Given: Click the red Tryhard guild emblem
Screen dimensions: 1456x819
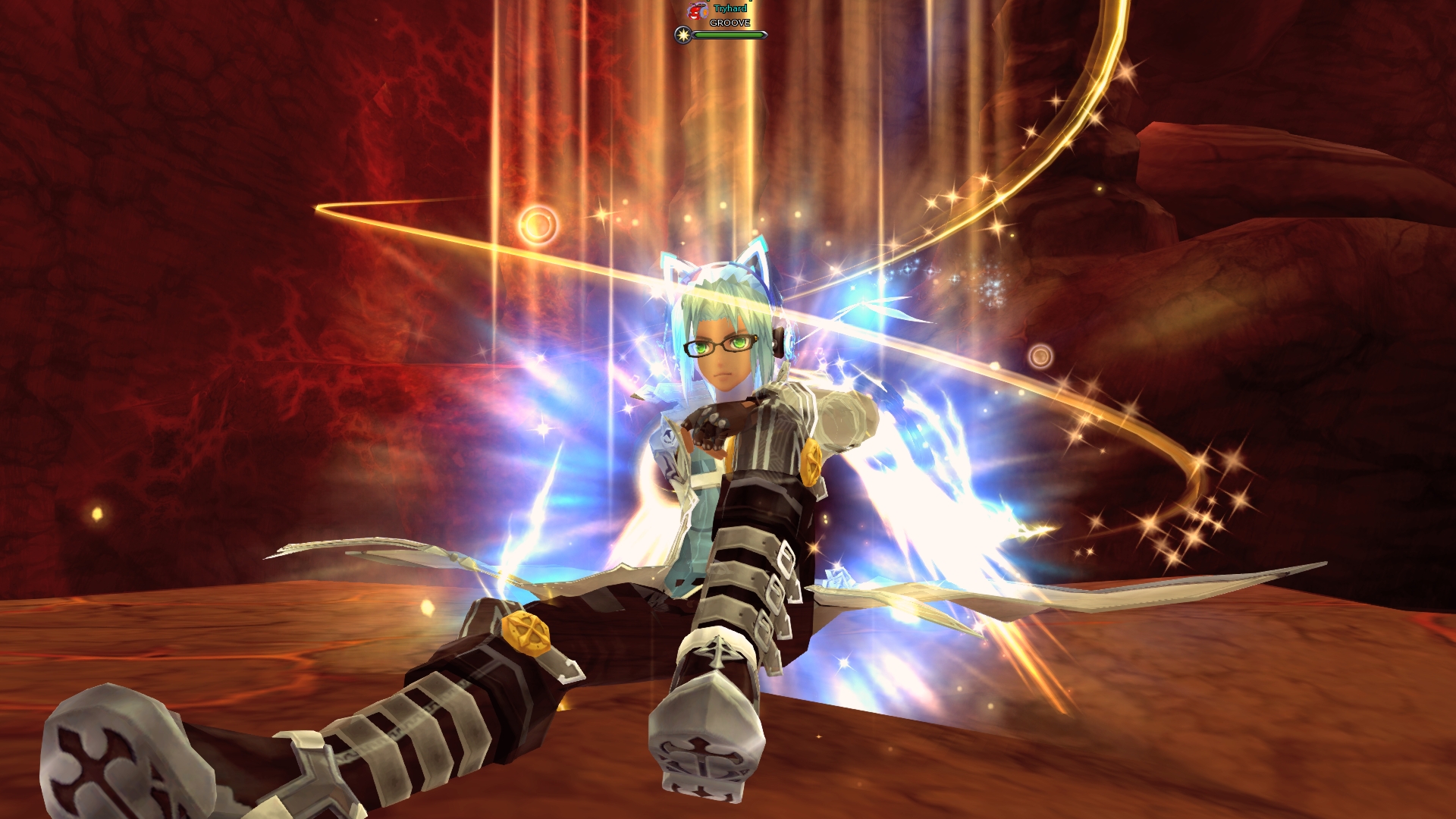Looking at the screenshot, I should [x=698, y=11].
